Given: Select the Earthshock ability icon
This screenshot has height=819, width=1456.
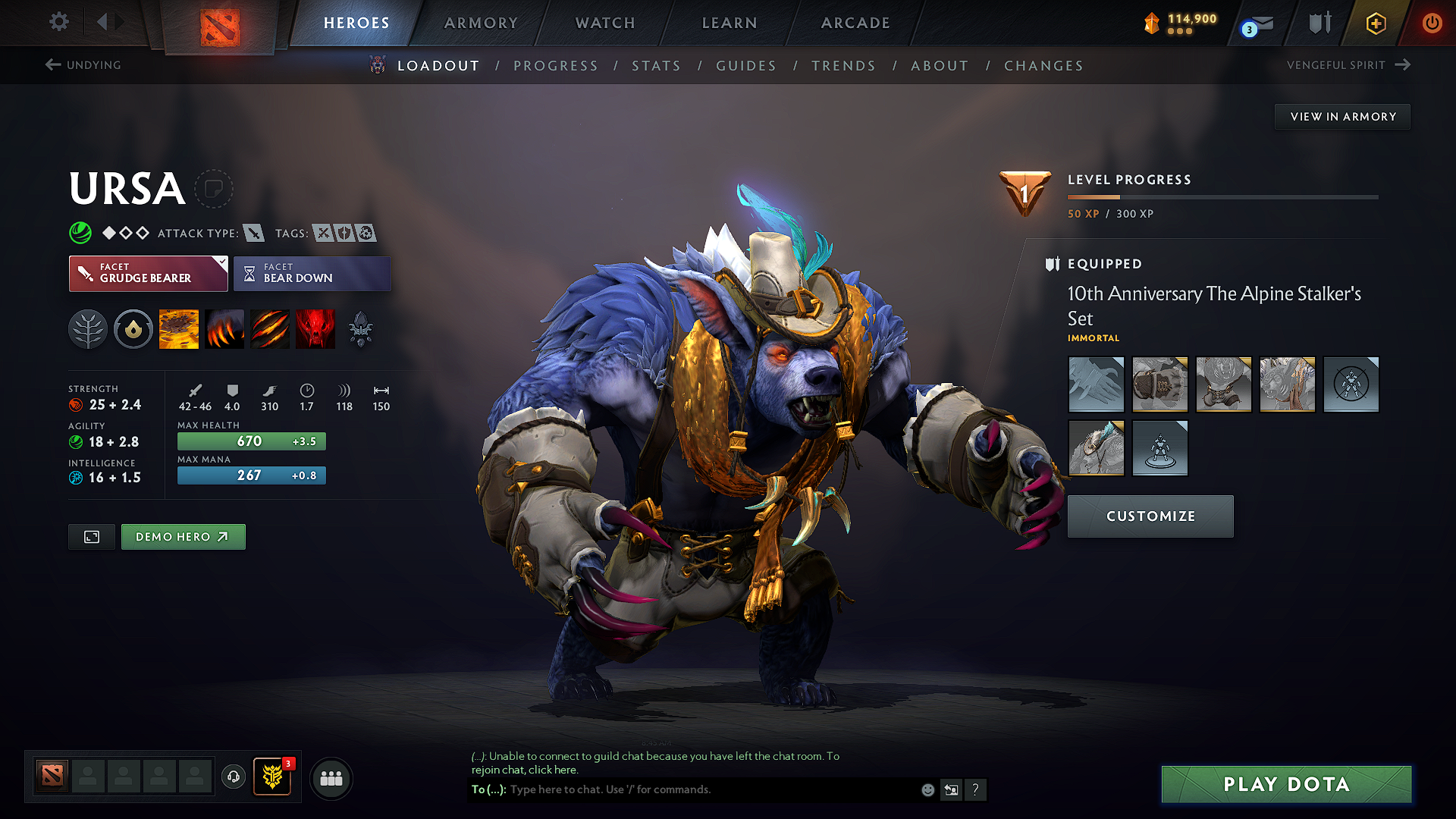Looking at the screenshot, I should tap(179, 328).
